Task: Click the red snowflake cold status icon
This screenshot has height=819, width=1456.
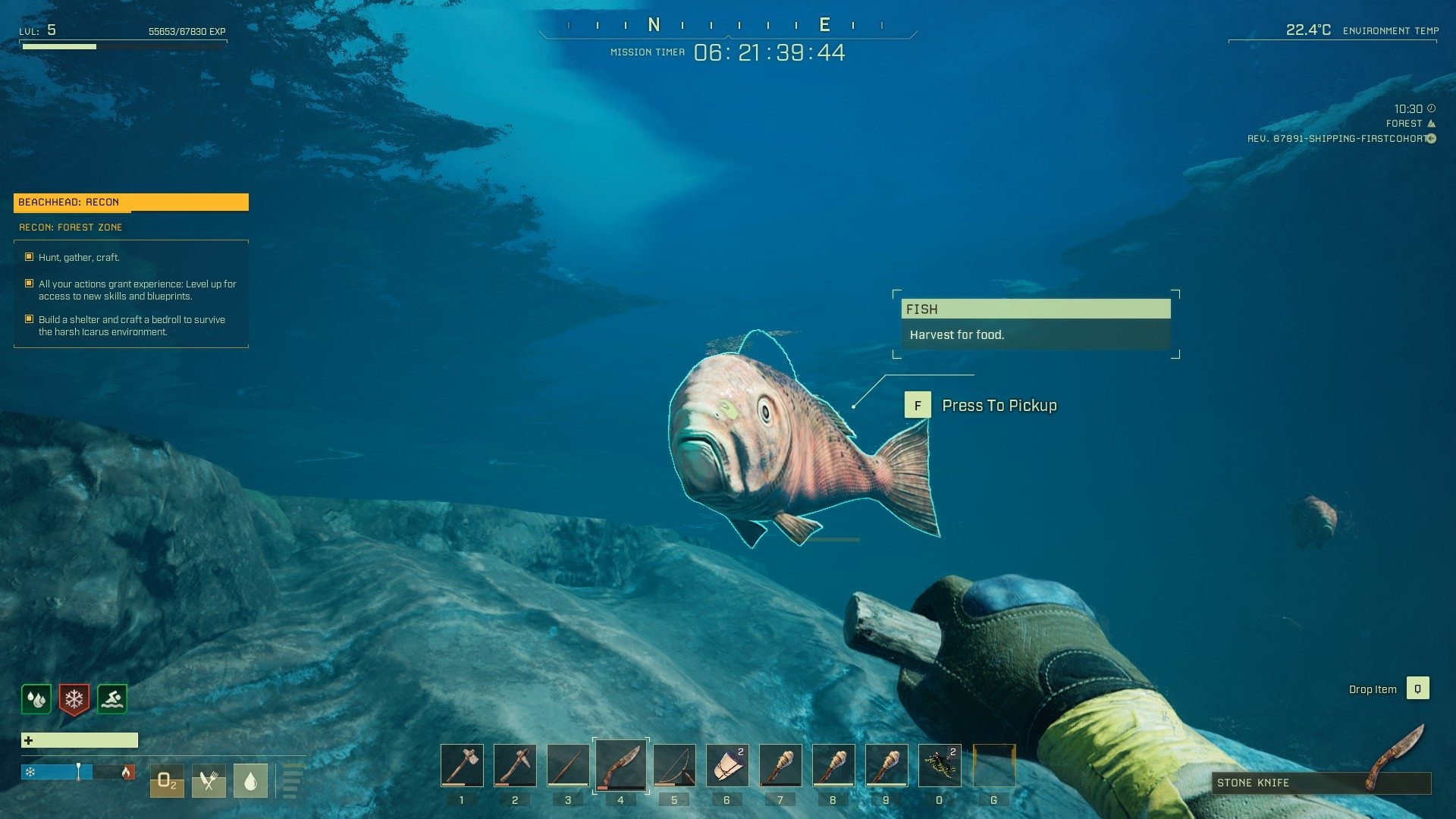Action: tap(74, 699)
